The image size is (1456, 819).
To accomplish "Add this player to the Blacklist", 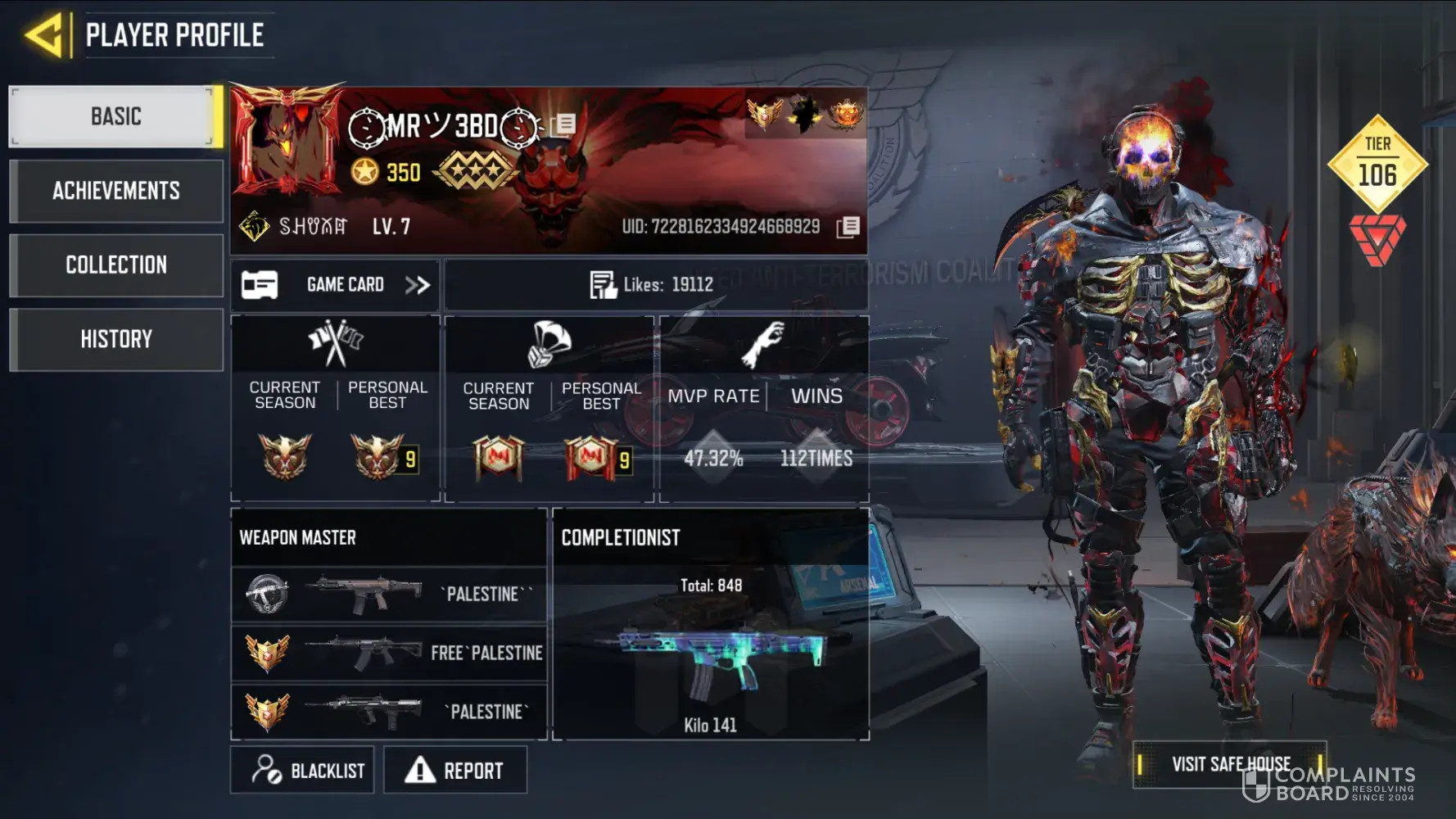I will [302, 770].
